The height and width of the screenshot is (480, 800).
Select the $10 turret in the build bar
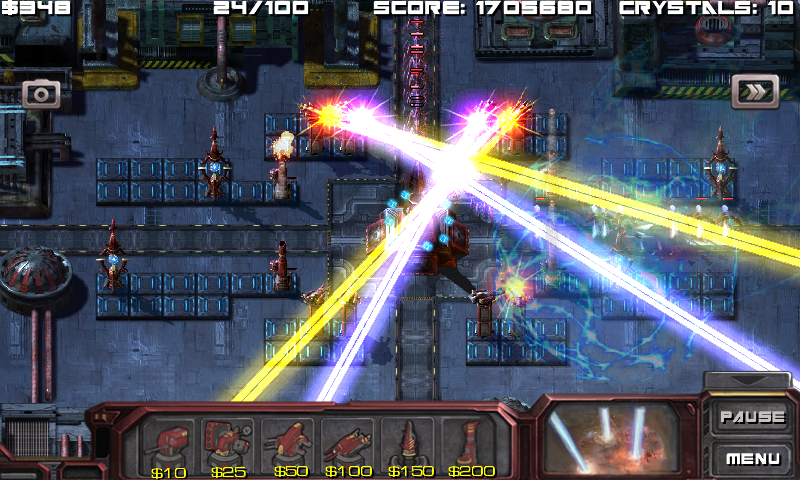(168, 440)
